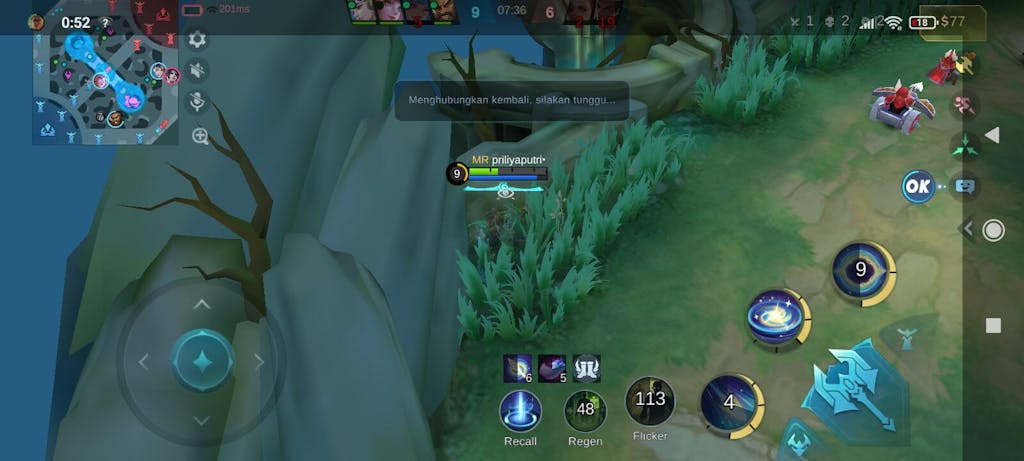
Task: Use the Regen ability
Action: click(x=585, y=410)
